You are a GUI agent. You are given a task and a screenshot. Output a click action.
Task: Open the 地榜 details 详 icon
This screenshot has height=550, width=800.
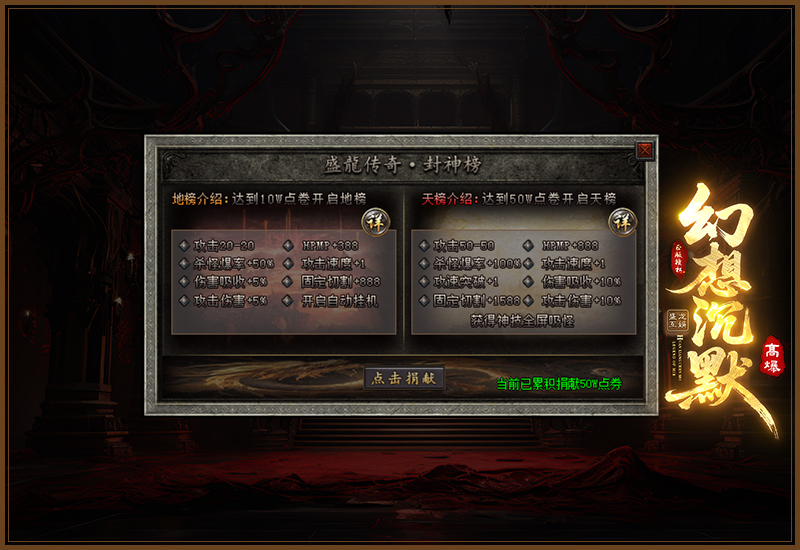pos(373,220)
